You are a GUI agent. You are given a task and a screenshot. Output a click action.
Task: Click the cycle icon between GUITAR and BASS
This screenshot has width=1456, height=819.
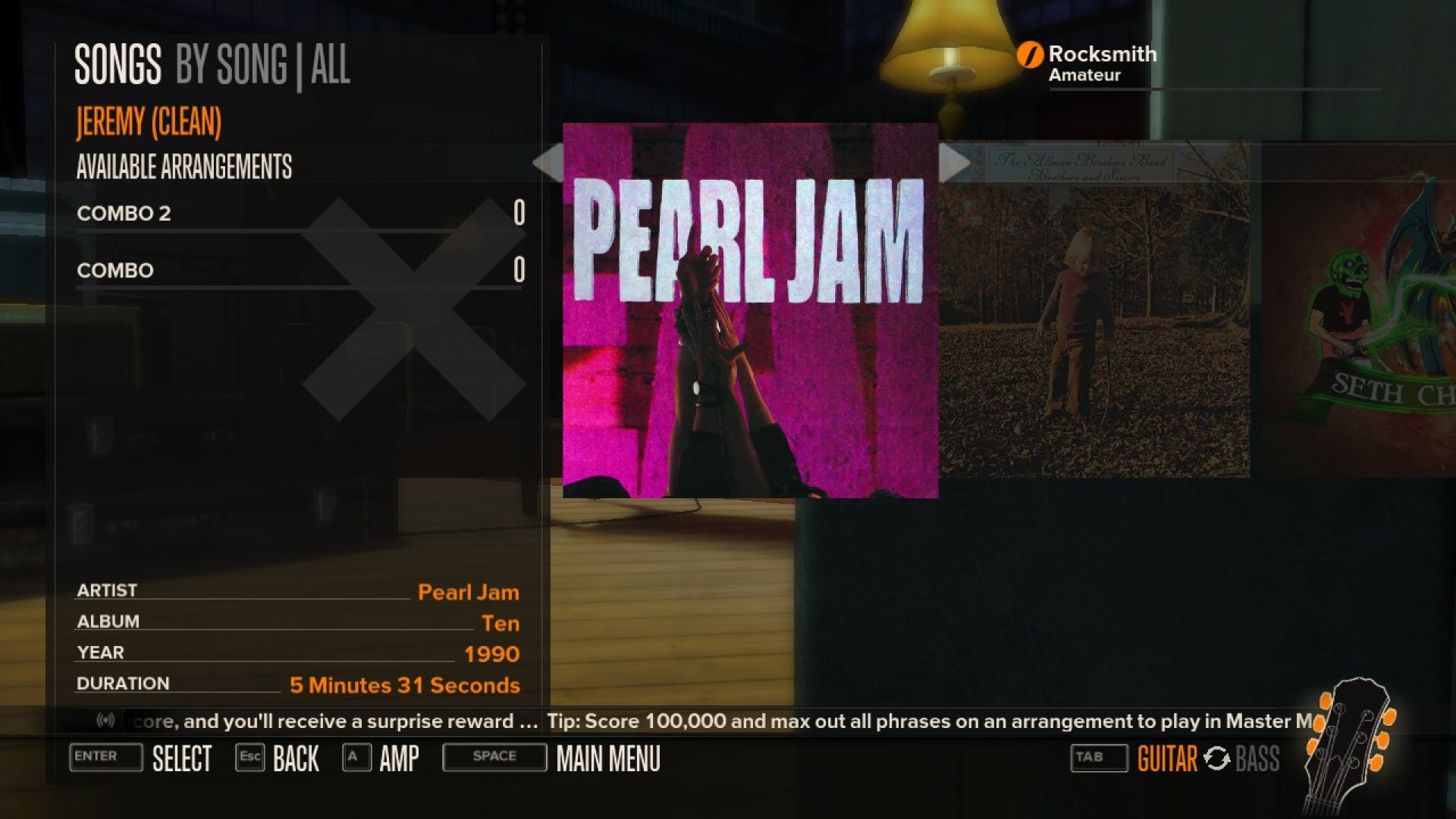[x=1217, y=758]
